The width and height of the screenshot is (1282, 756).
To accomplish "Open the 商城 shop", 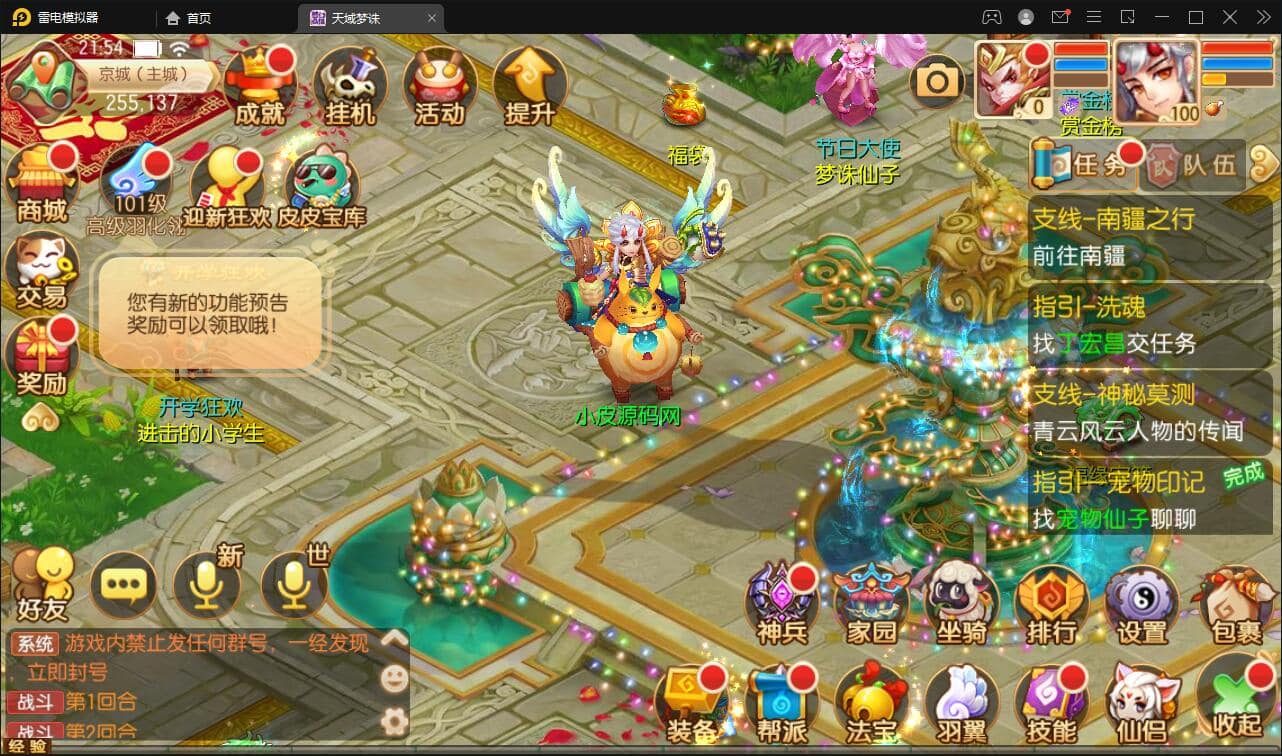I will [x=42, y=185].
